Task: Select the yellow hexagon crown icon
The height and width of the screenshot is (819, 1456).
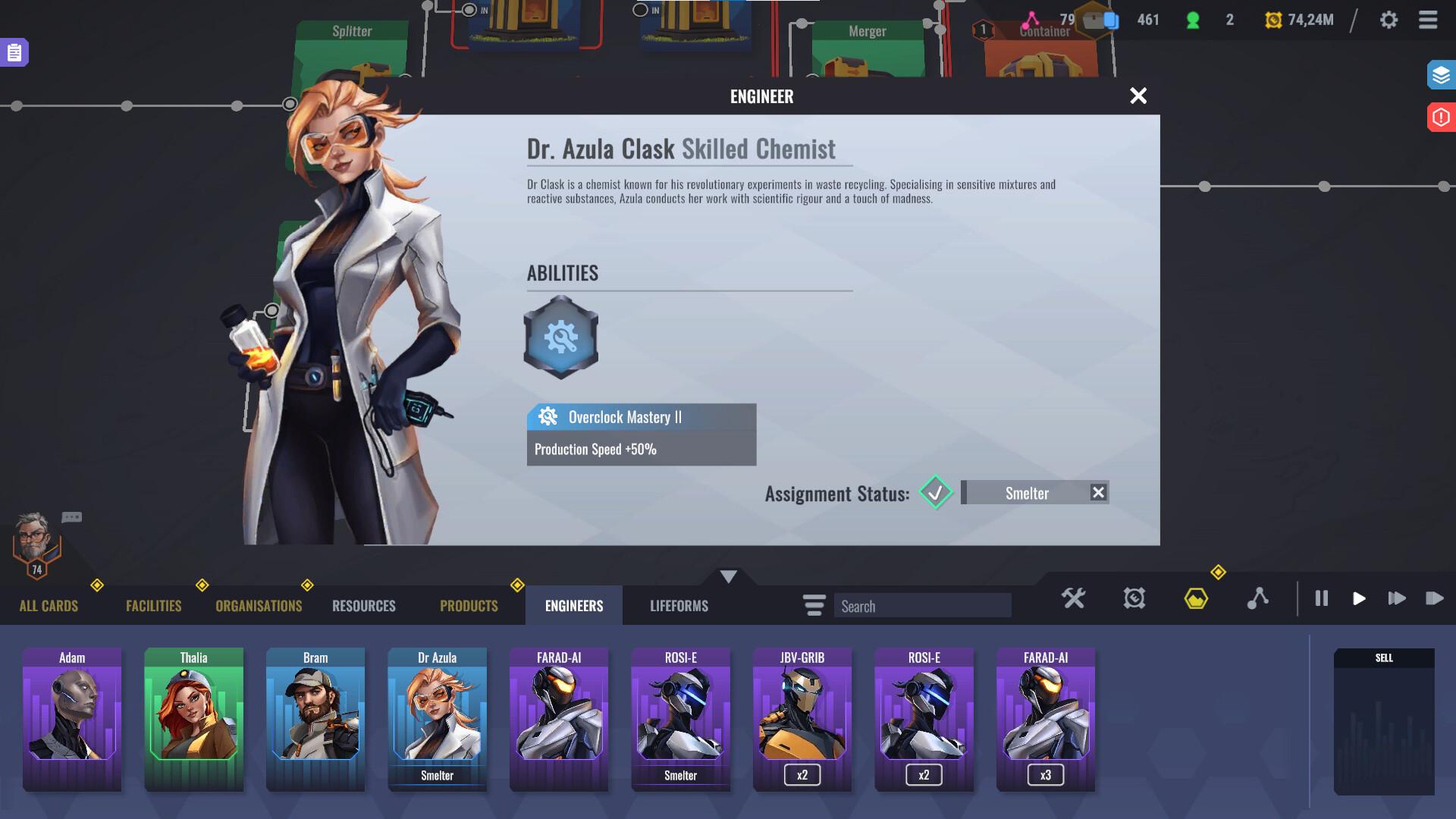Action: pyautogui.click(x=1197, y=598)
